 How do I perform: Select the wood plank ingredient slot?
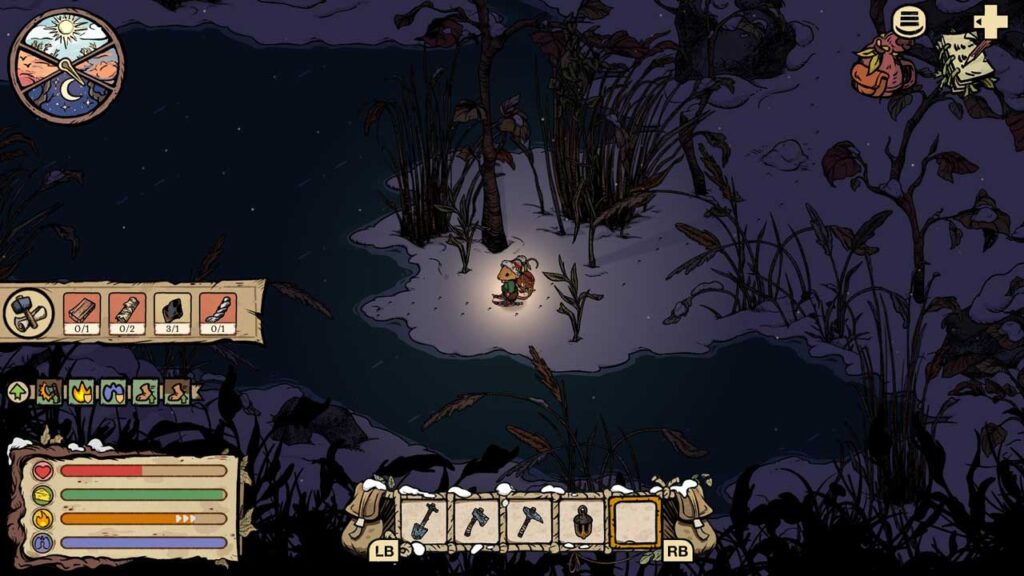[x=82, y=312]
